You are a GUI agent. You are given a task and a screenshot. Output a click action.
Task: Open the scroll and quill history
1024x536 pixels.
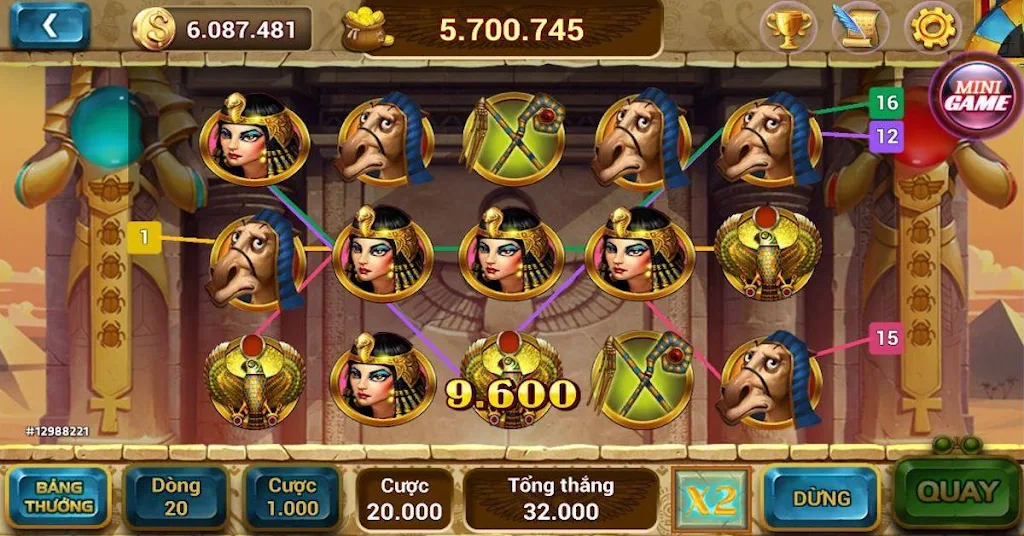[x=859, y=28]
